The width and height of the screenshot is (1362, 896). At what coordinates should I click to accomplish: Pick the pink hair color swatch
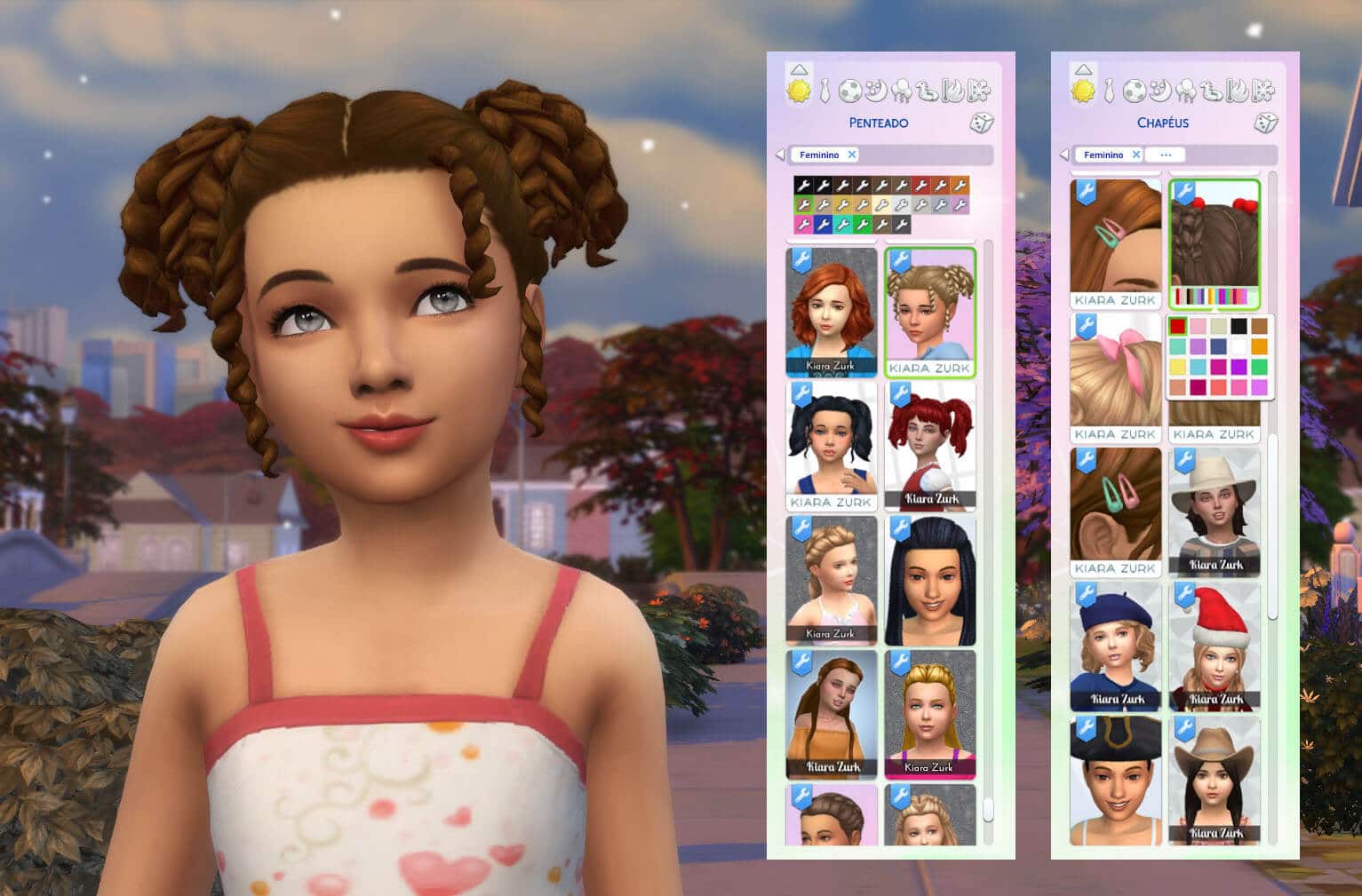click(803, 224)
